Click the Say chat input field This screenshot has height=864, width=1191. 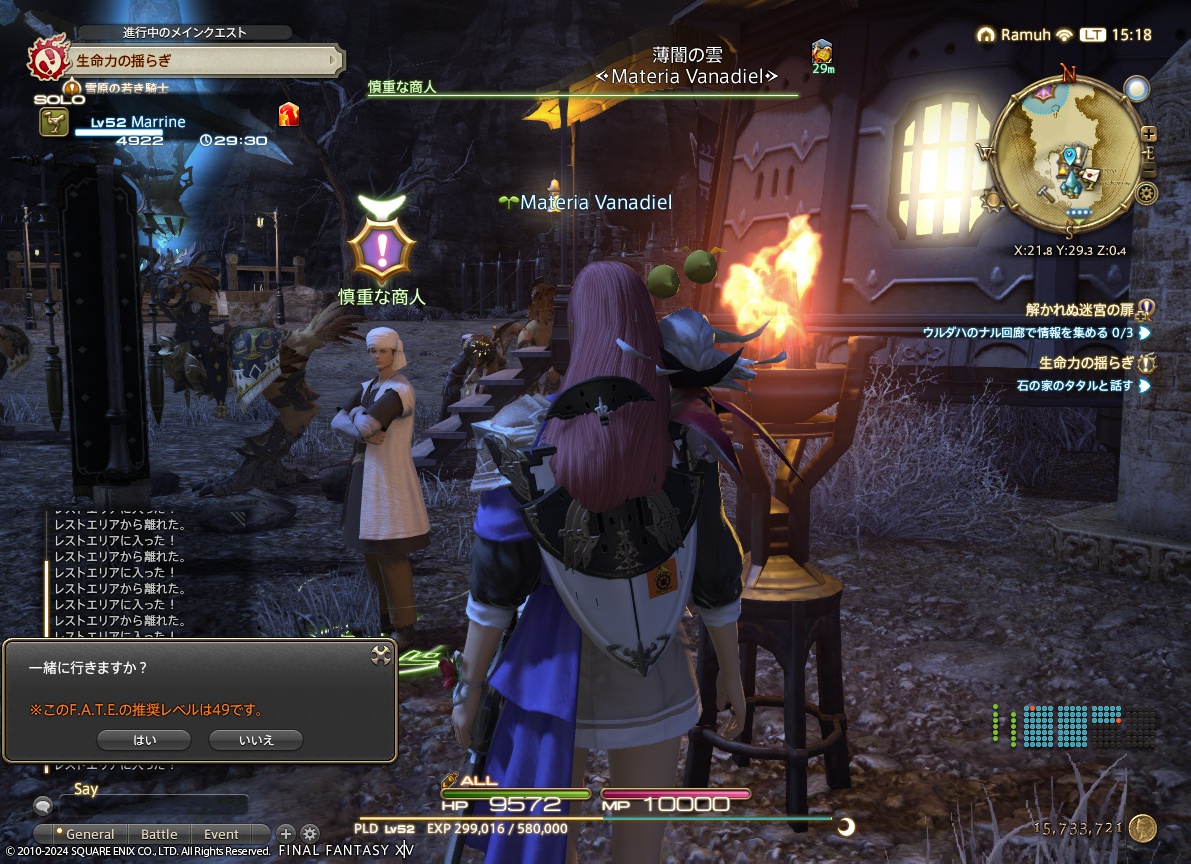(155, 804)
